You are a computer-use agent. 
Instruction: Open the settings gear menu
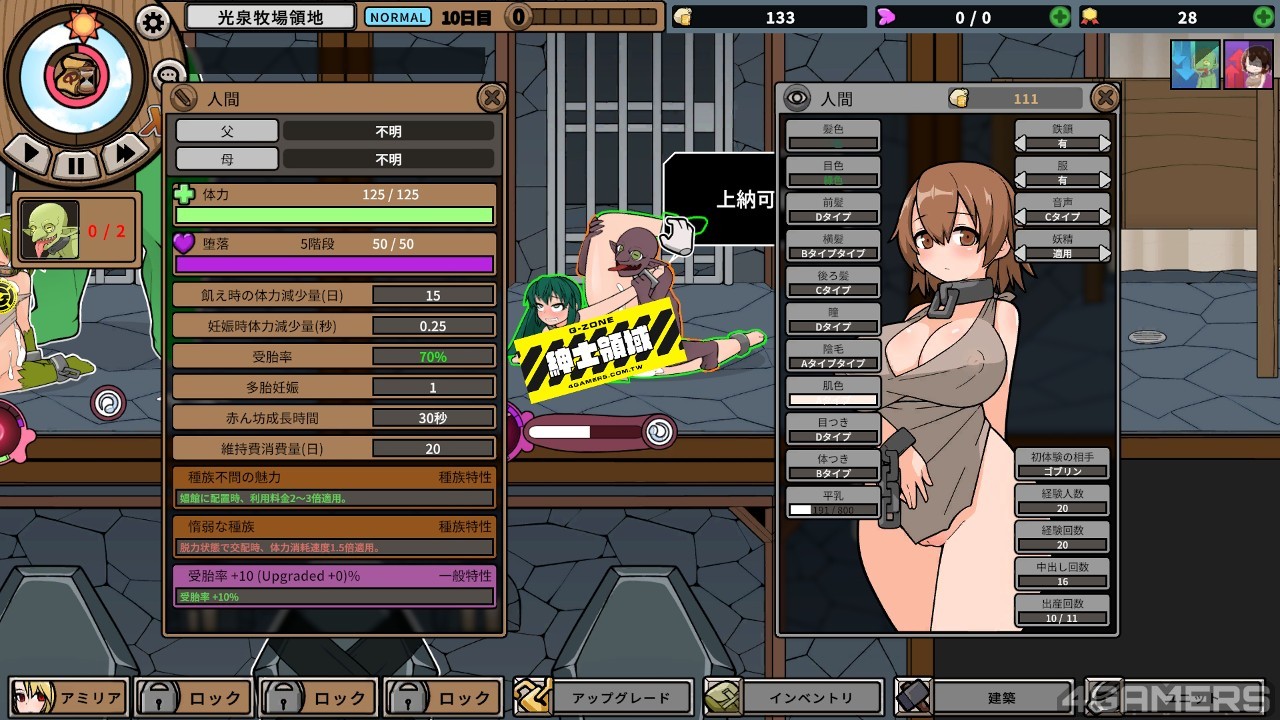(x=153, y=22)
